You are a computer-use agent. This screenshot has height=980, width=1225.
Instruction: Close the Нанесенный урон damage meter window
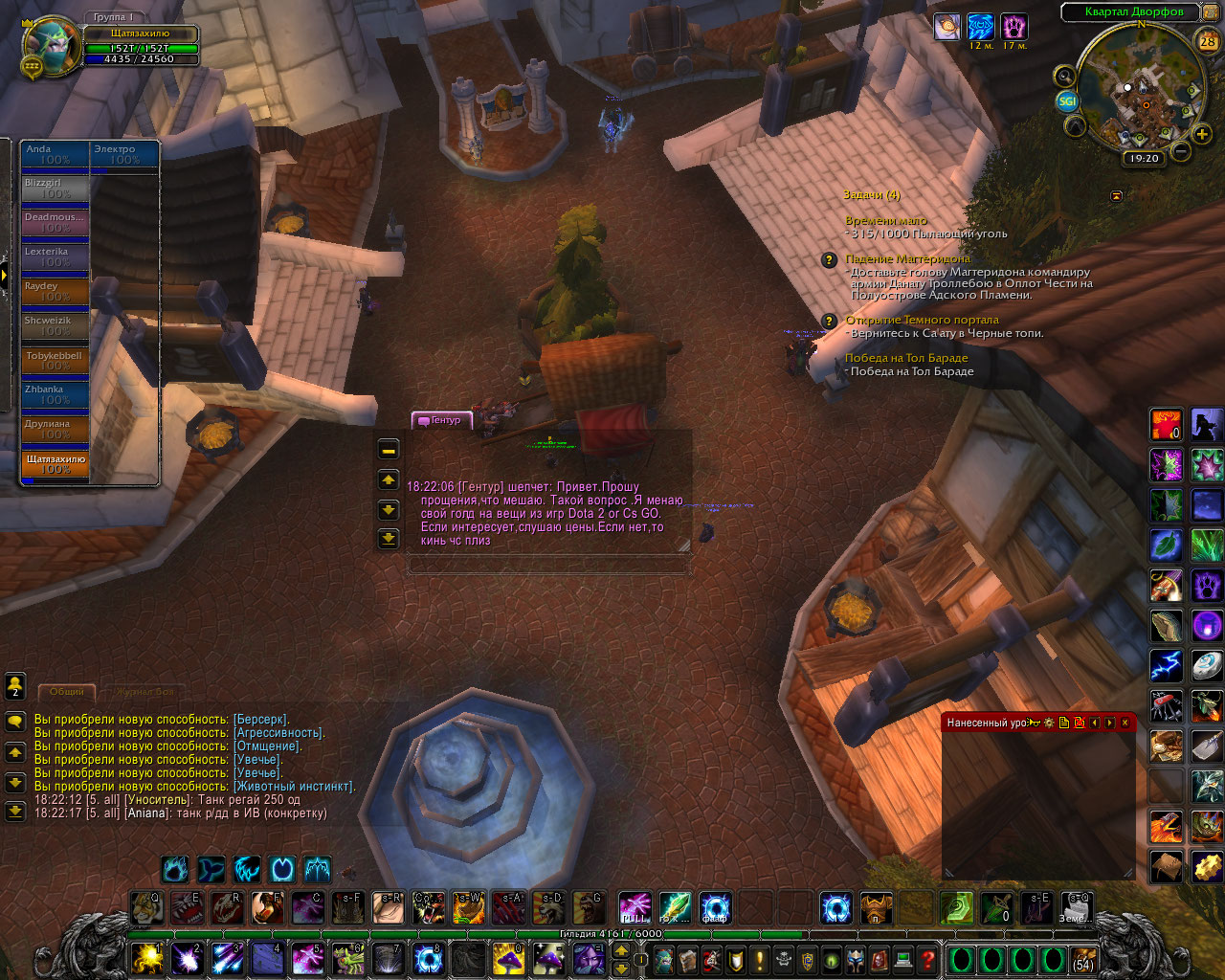[1125, 723]
